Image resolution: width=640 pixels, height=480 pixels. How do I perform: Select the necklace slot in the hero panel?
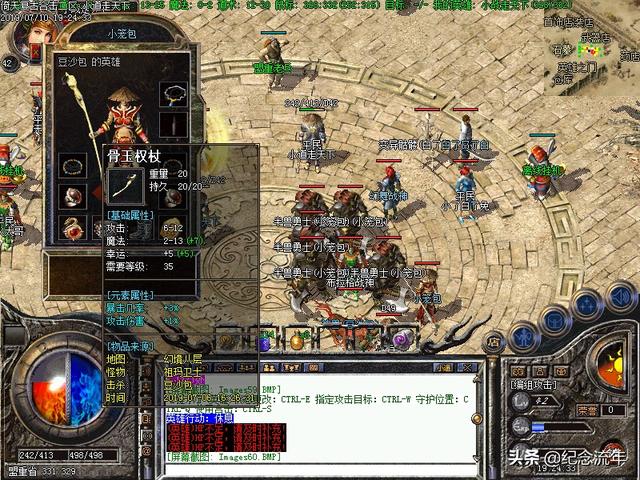(x=176, y=96)
